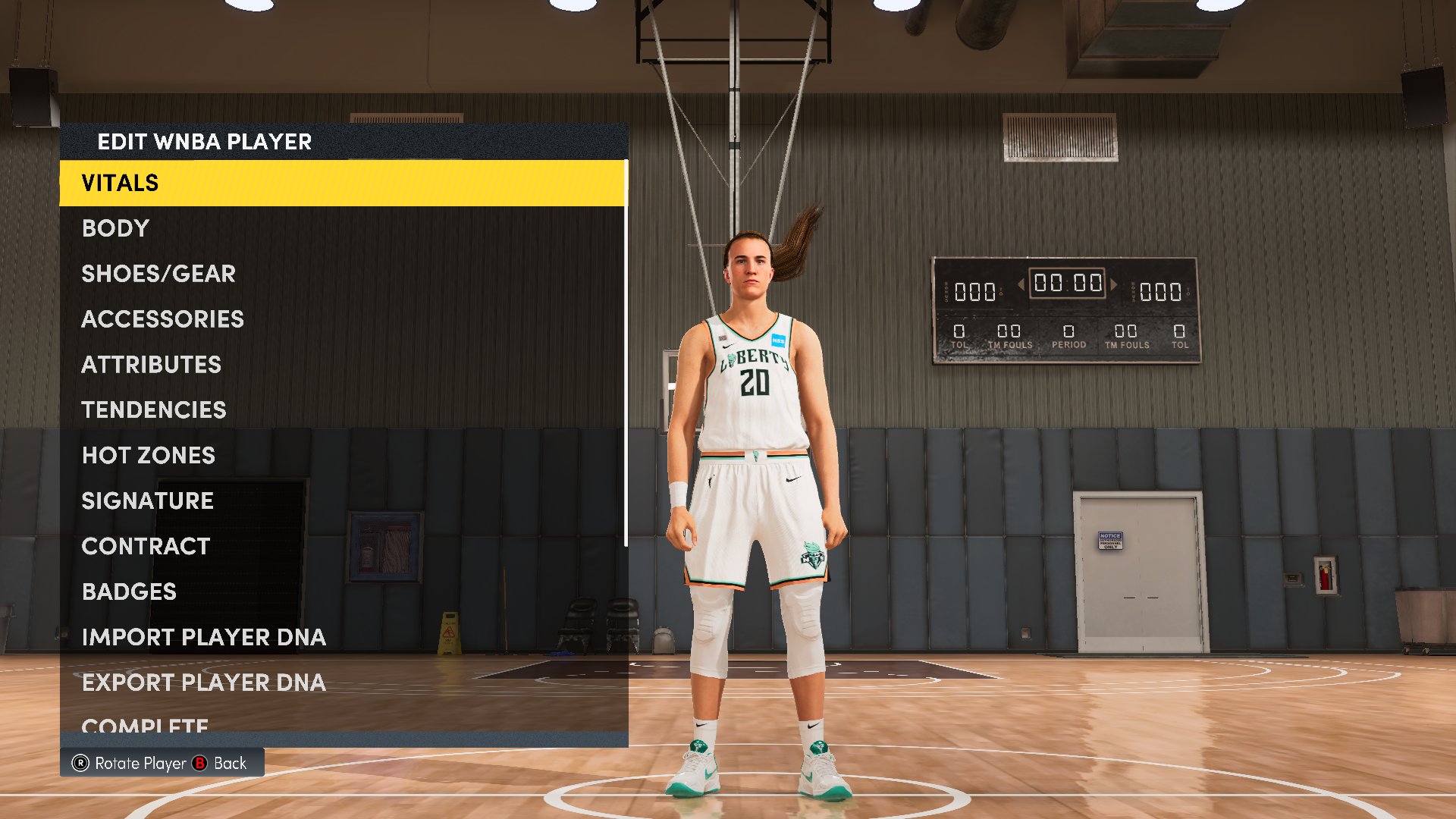
Task: Edit the player's Contract
Action: click(146, 546)
